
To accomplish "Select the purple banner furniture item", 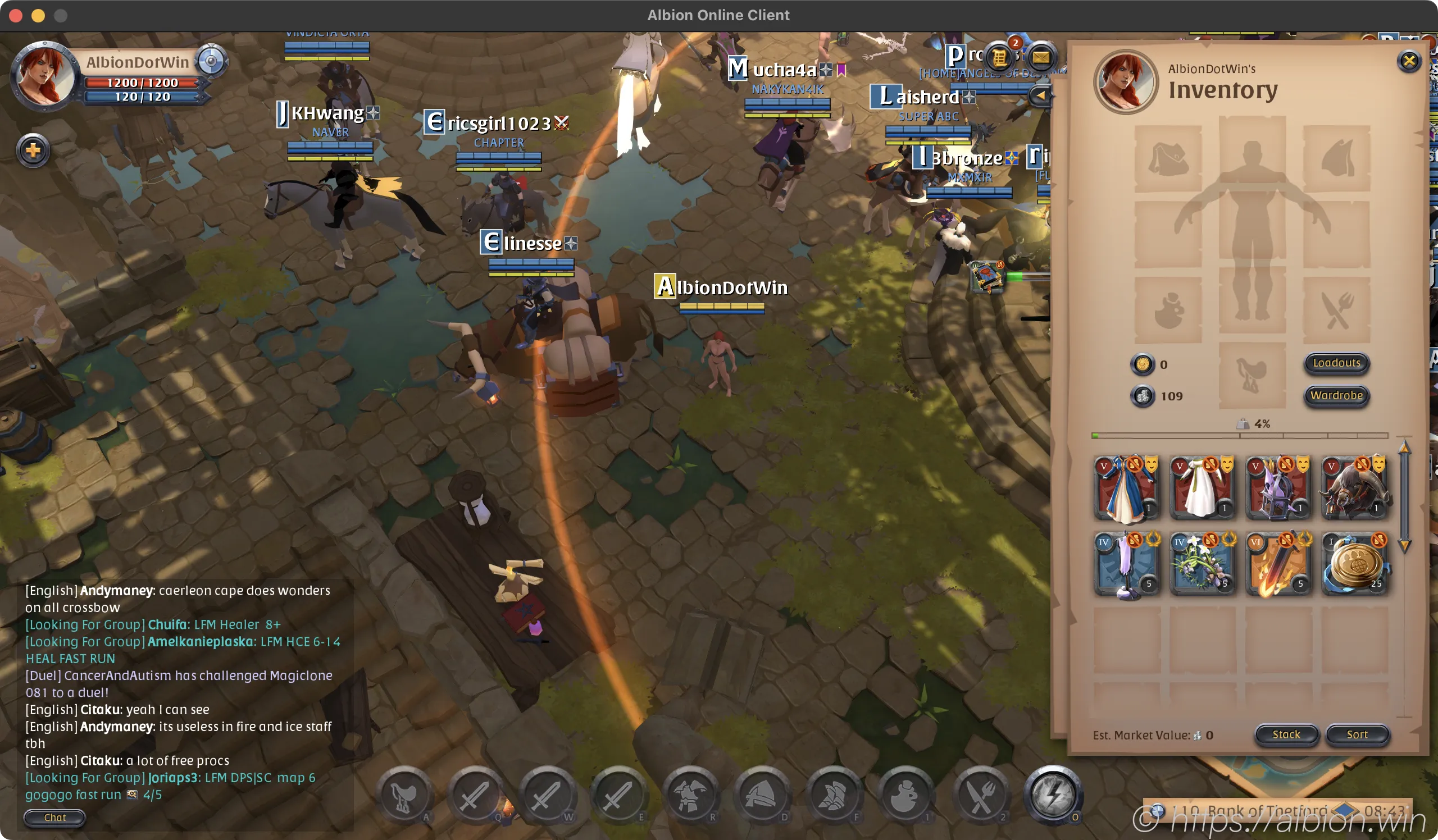I will point(1126,564).
